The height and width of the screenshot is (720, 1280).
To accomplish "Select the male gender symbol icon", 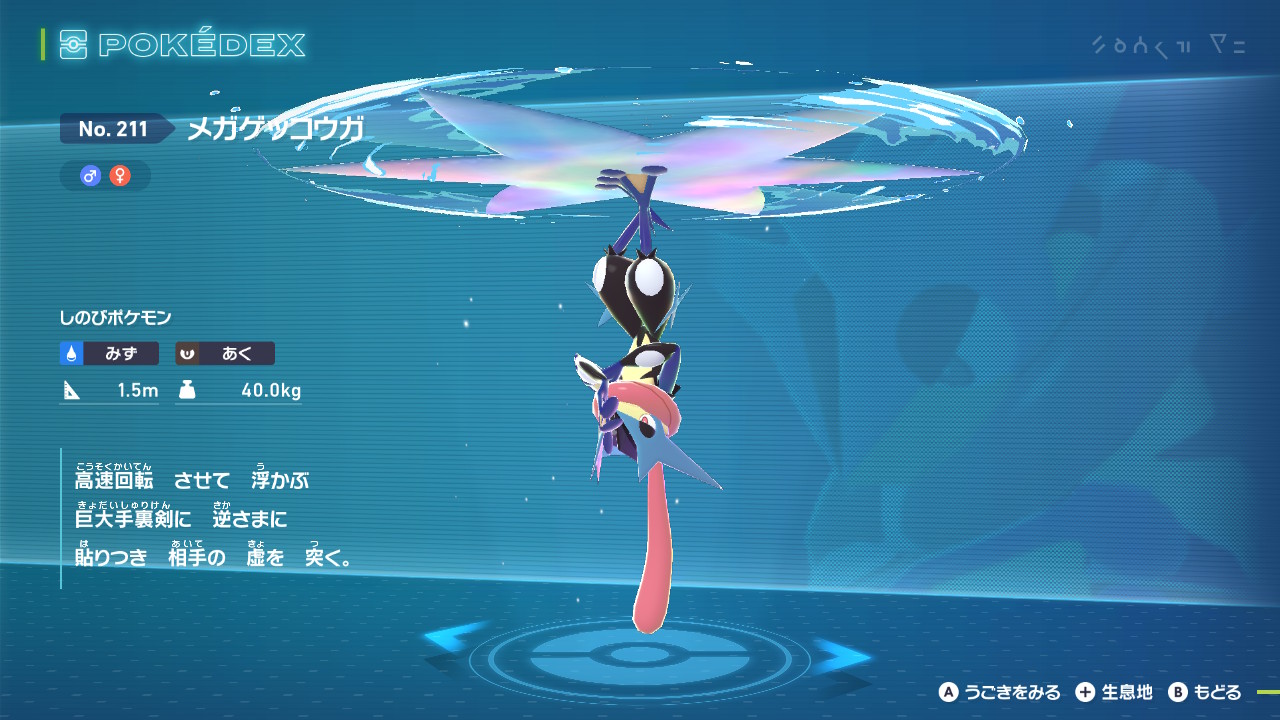I will pos(91,176).
